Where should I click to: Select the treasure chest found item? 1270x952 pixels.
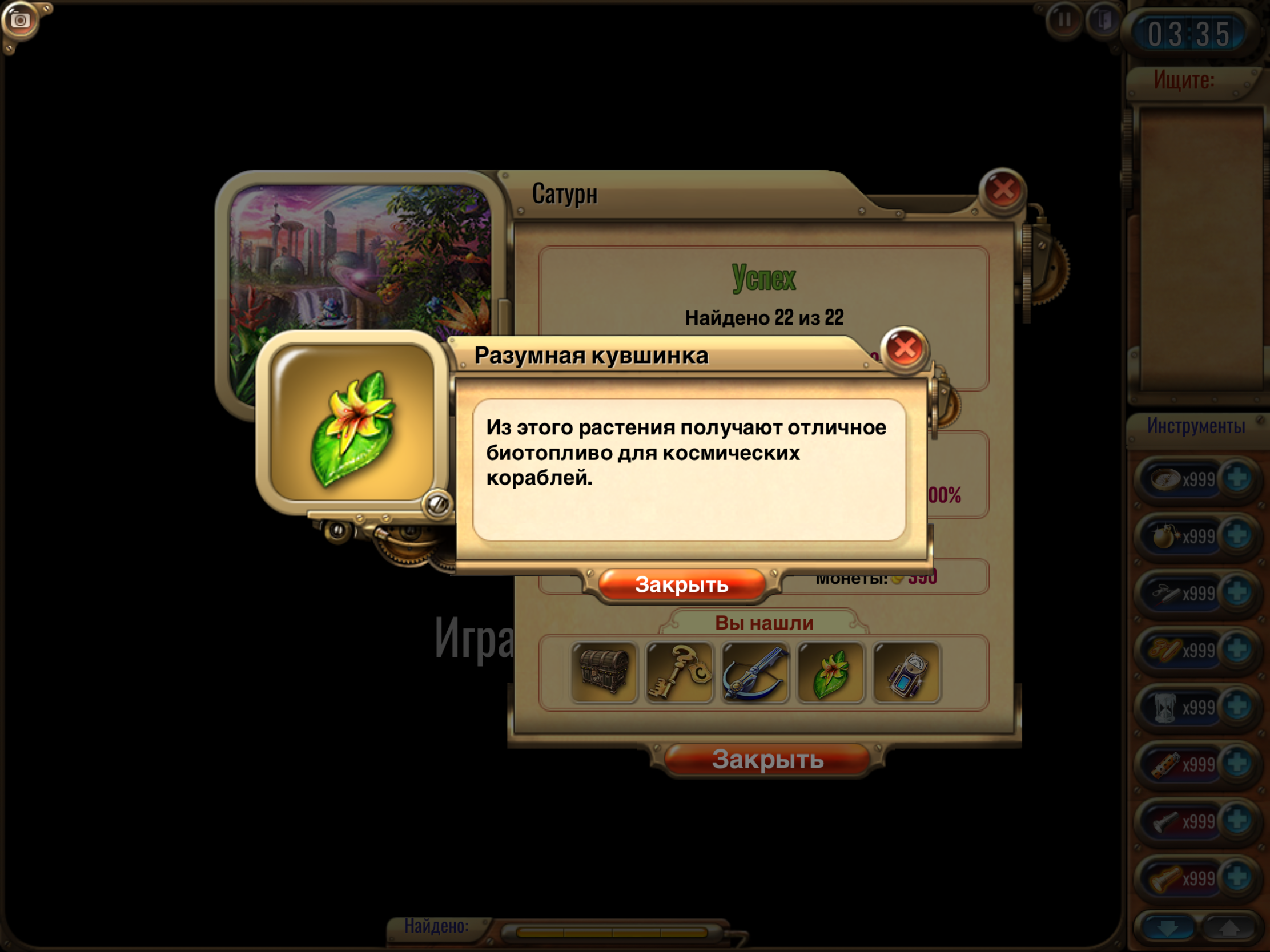[x=604, y=672]
